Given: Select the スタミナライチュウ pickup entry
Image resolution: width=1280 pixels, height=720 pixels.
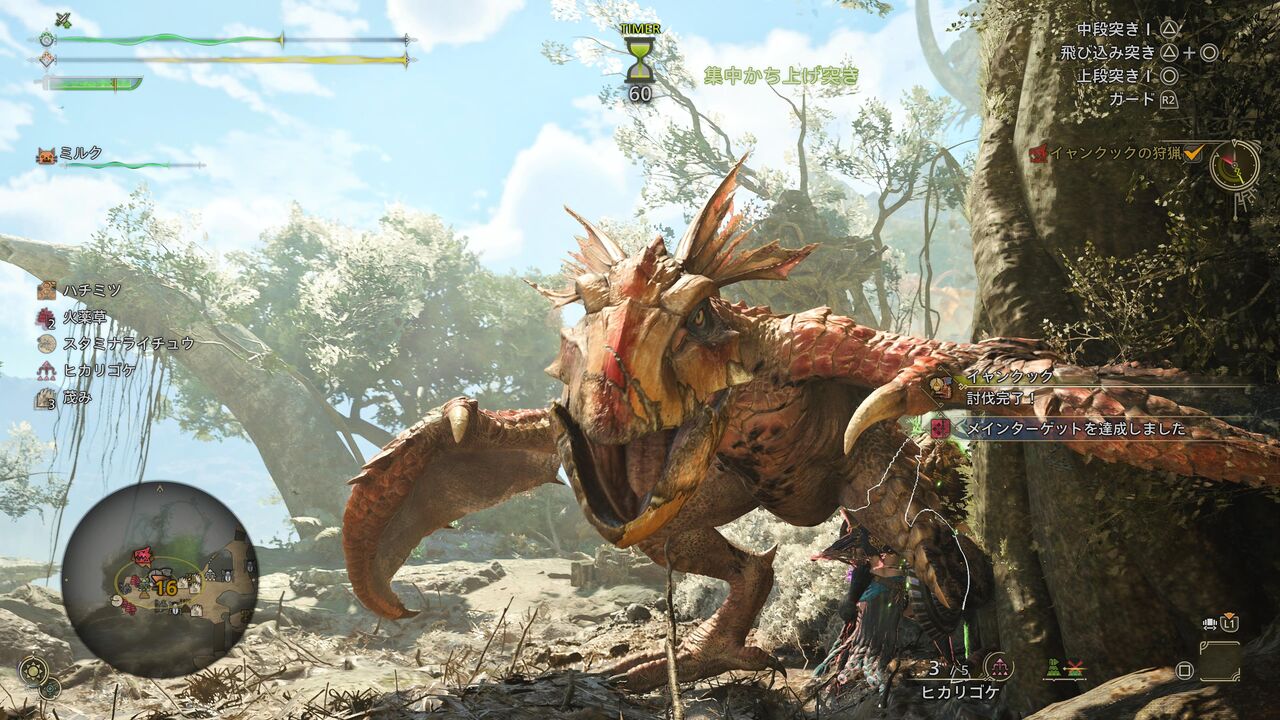Looking at the screenshot, I should tap(115, 343).
